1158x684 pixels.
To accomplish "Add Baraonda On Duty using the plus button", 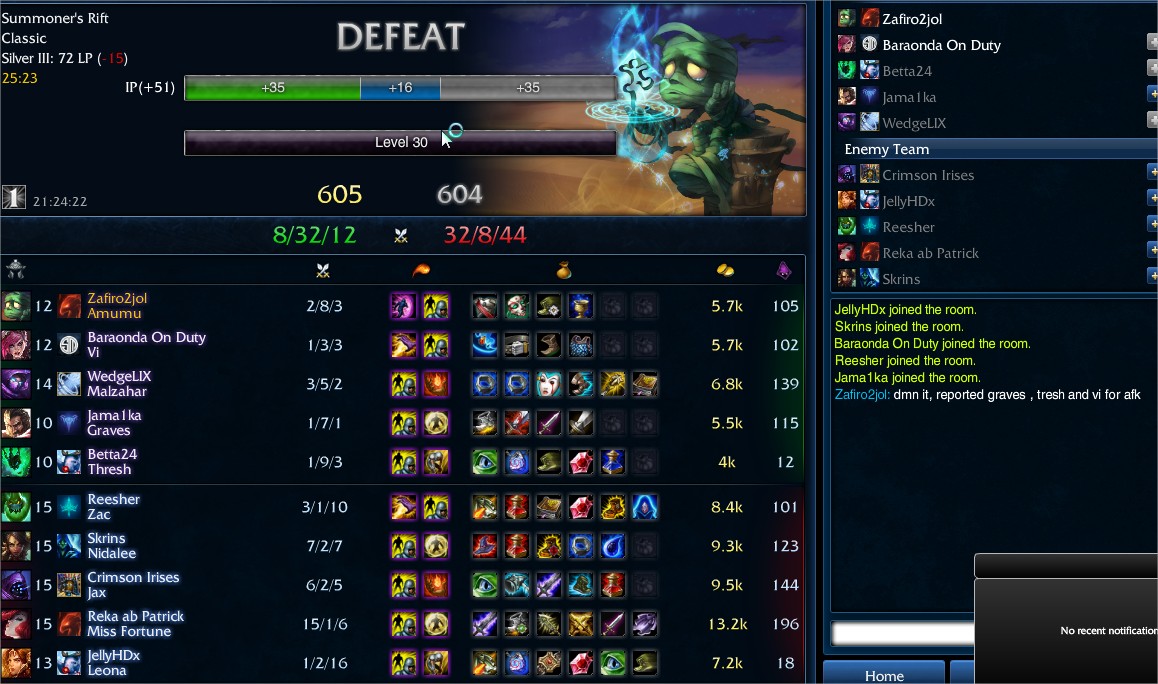I will click(1152, 43).
